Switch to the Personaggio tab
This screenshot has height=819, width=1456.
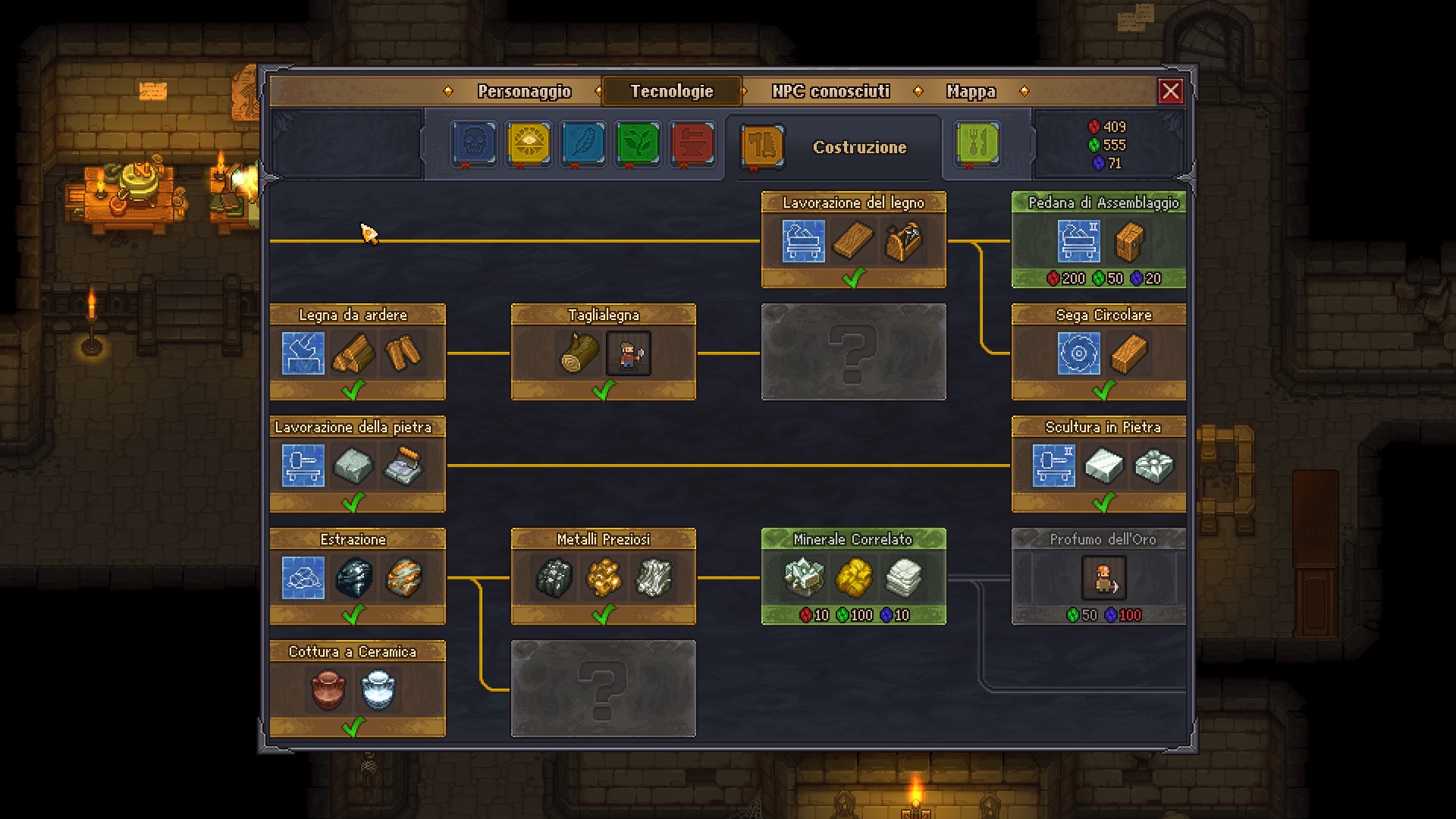click(524, 91)
